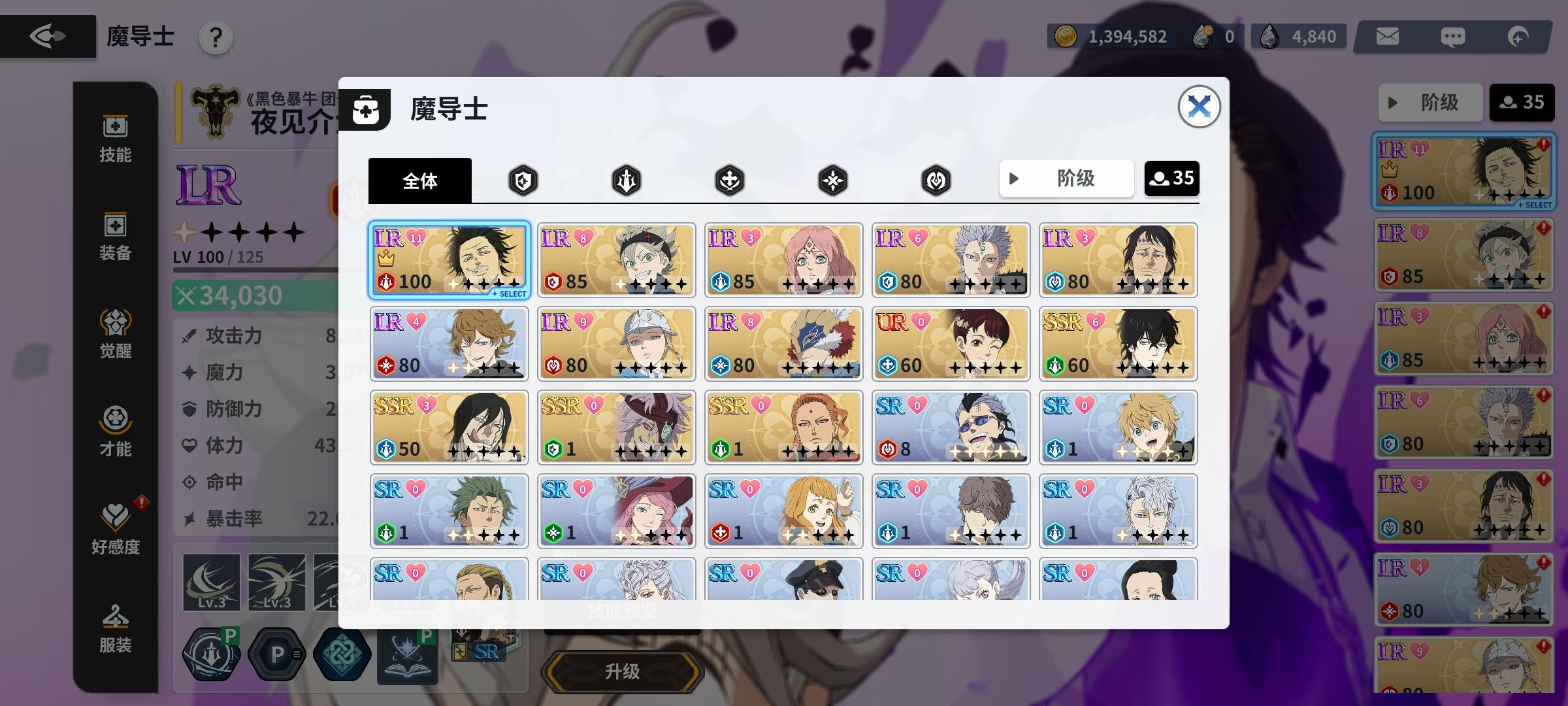This screenshot has width=1568, height=706.
Task: Open the mail inbox envelope icon
Action: [1387, 37]
